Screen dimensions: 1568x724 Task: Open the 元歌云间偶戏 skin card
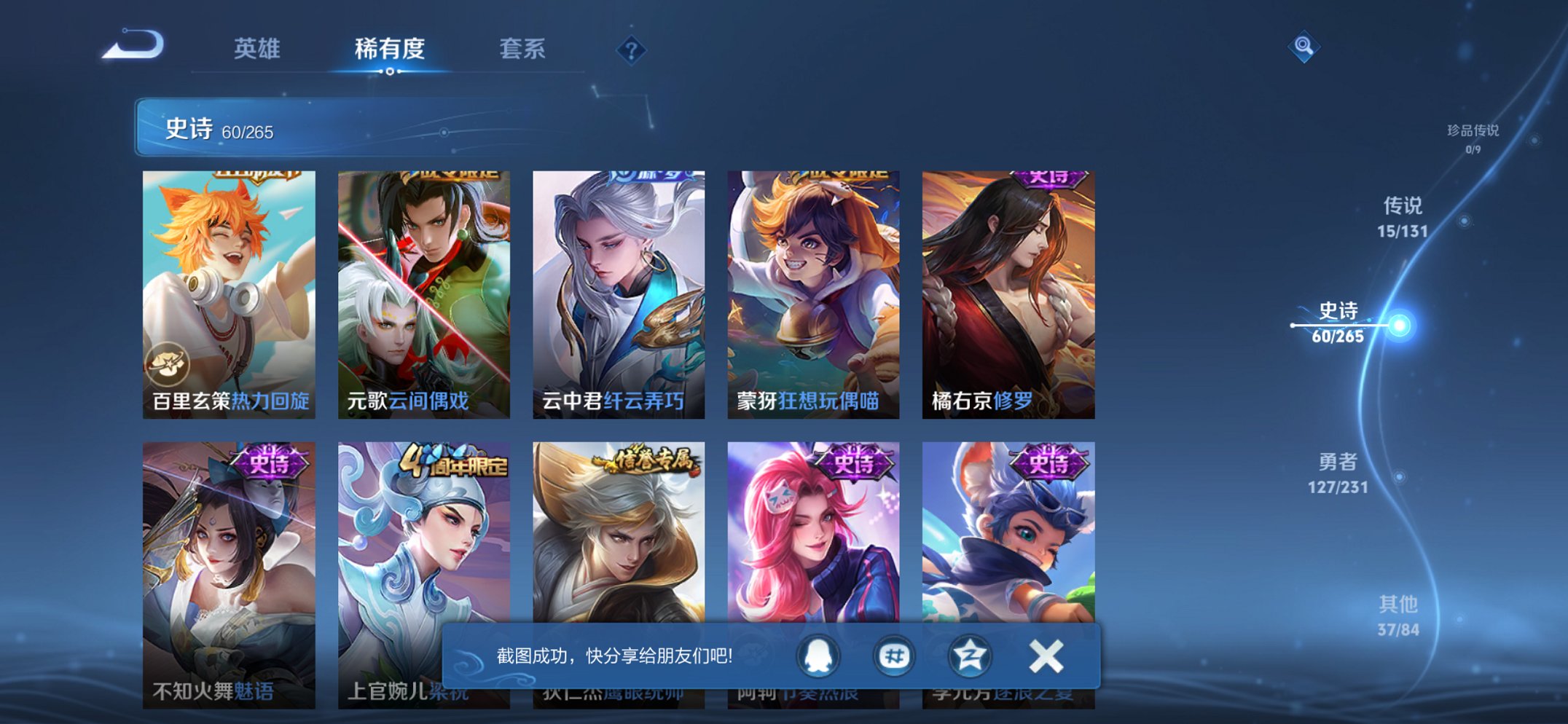(x=423, y=291)
